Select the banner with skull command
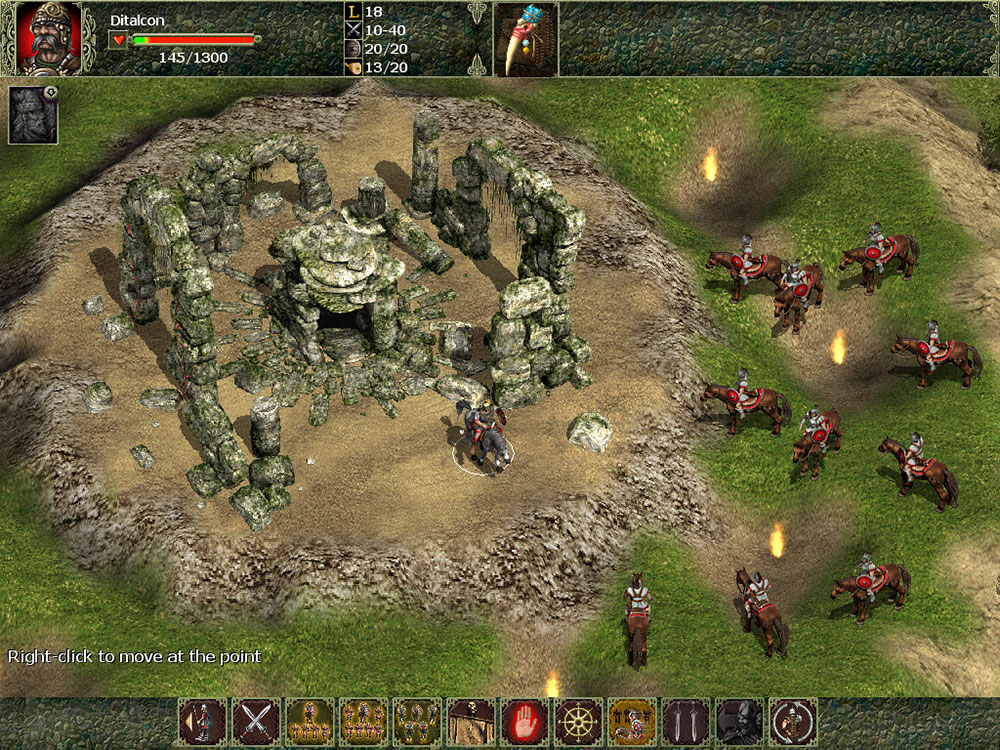Image resolution: width=1000 pixels, height=750 pixels. click(471, 721)
